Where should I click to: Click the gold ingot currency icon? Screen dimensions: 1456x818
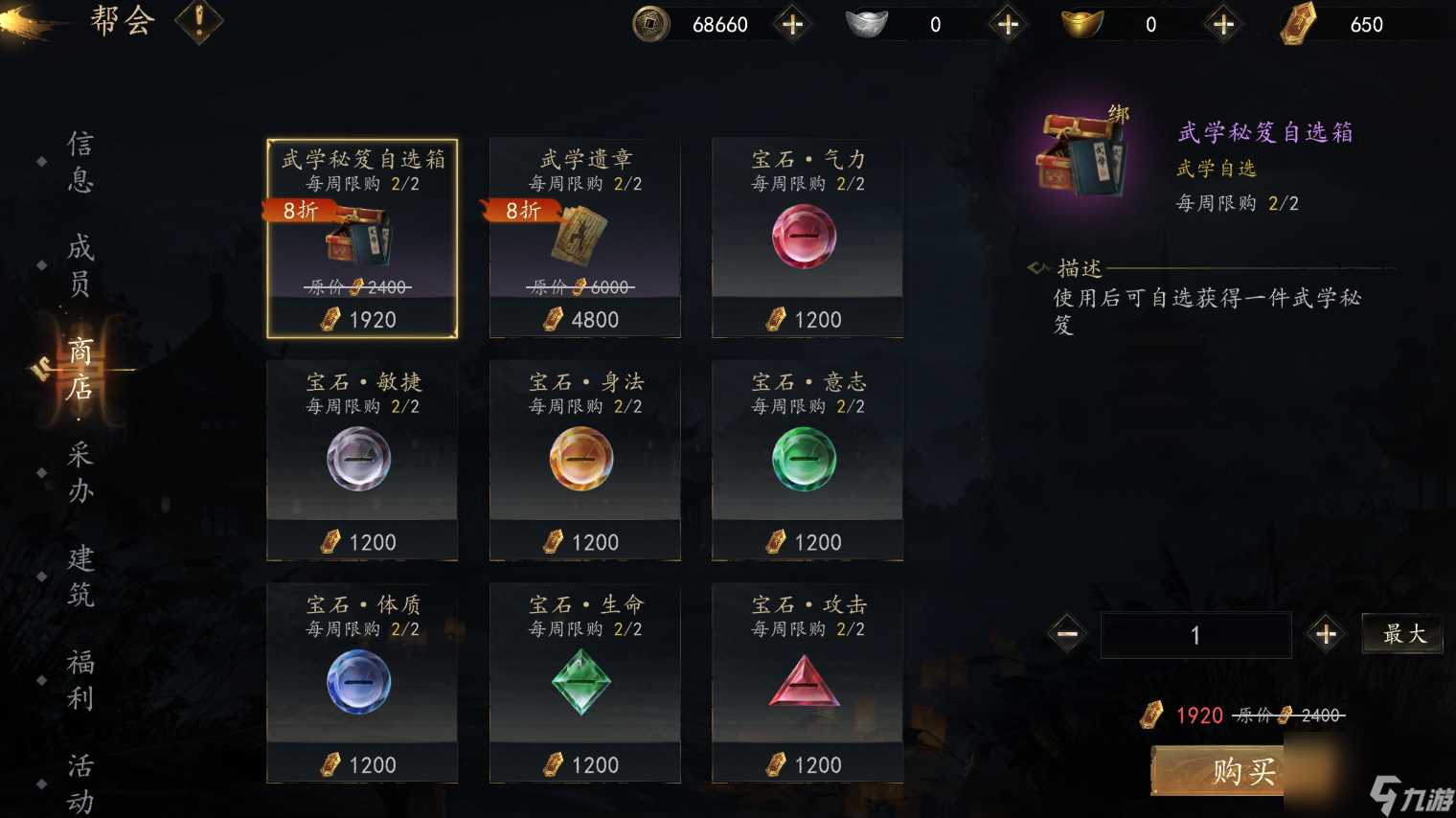tap(1082, 24)
